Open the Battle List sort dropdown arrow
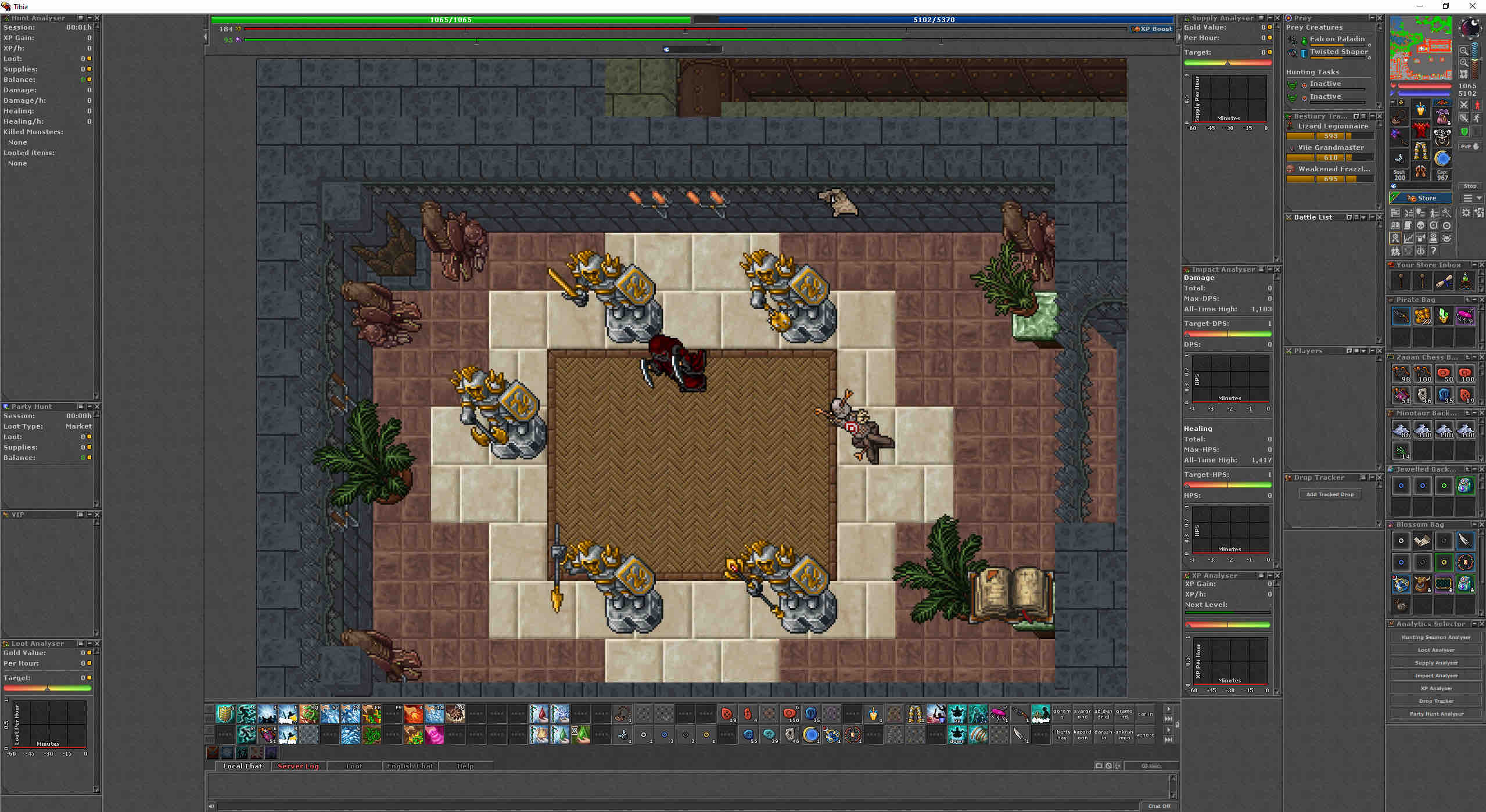The image size is (1486, 812). click(1364, 217)
